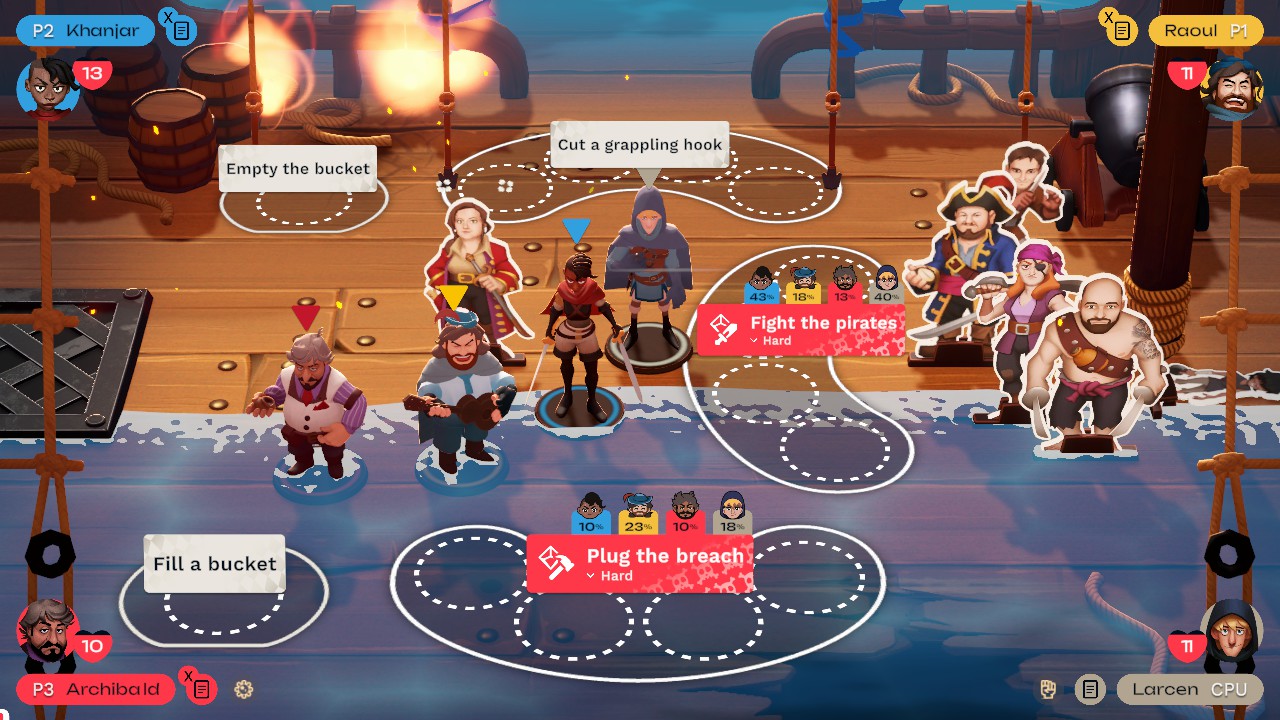Click Larcen's 40% success chance chip

pyautogui.click(x=884, y=290)
